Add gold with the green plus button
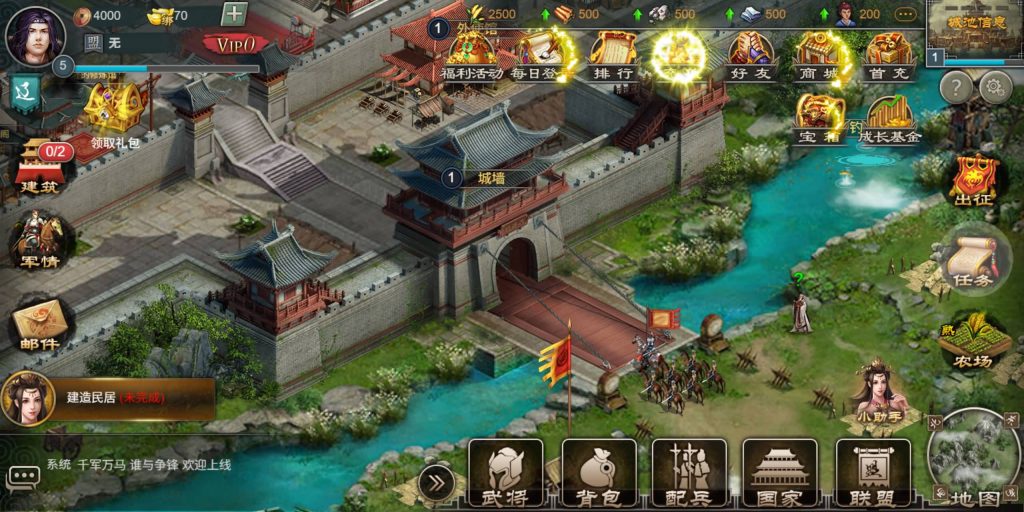Screen dimensions: 1024x512 click(x=234, y=14)
